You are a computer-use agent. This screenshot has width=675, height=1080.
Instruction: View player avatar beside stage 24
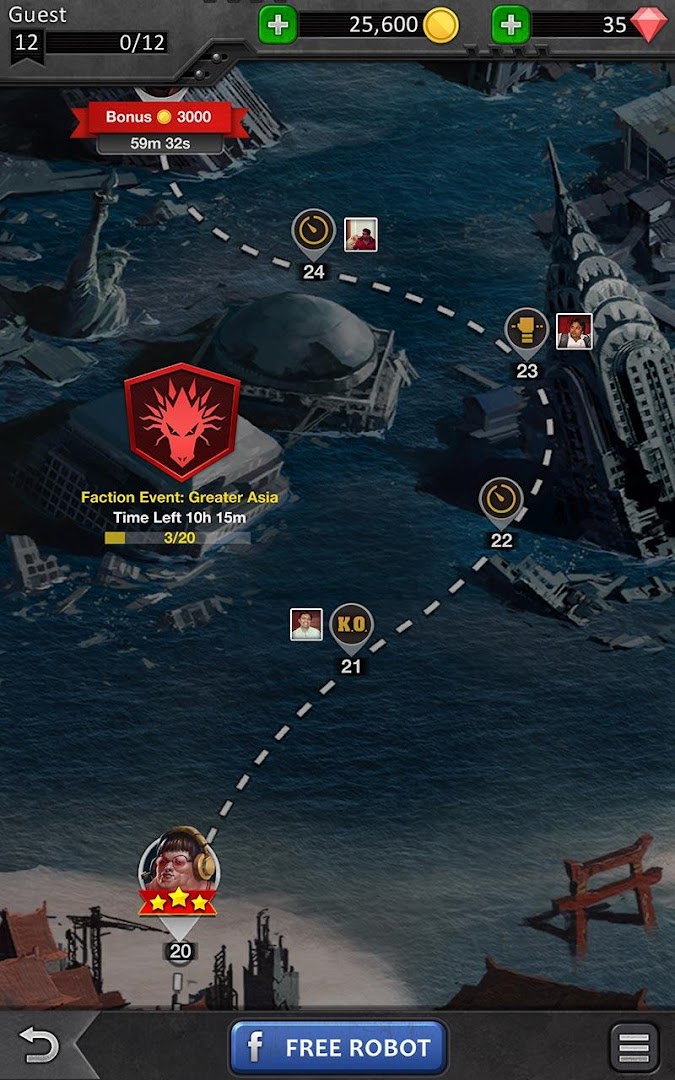click(x=361, y=235)
